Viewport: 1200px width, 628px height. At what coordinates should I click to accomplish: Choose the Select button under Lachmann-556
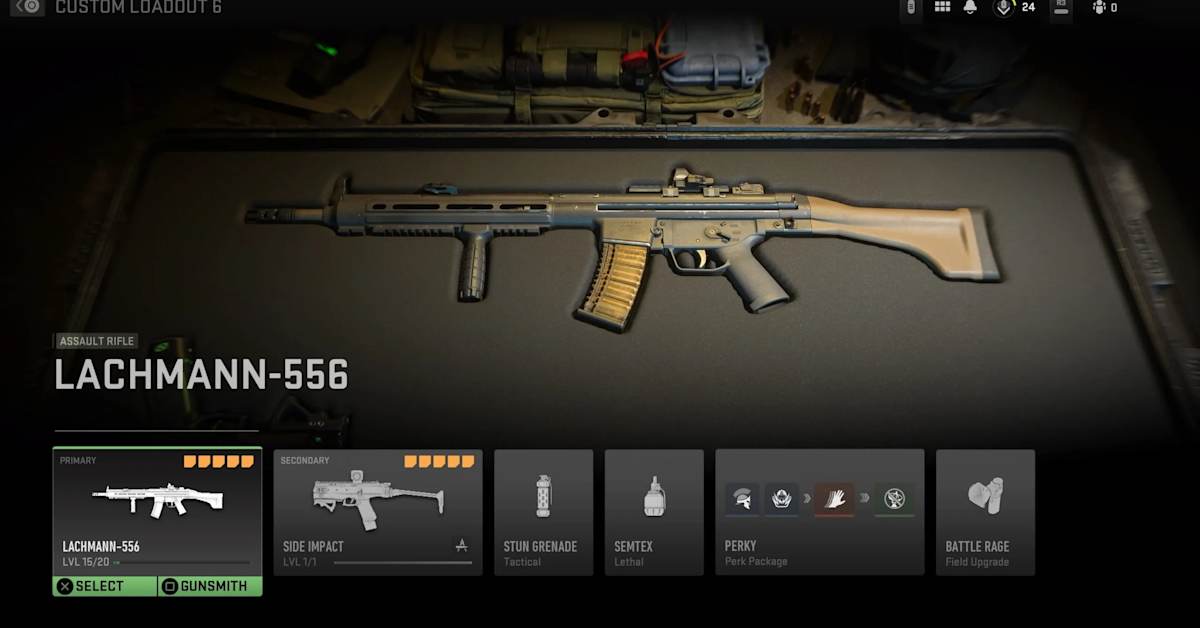105,586
